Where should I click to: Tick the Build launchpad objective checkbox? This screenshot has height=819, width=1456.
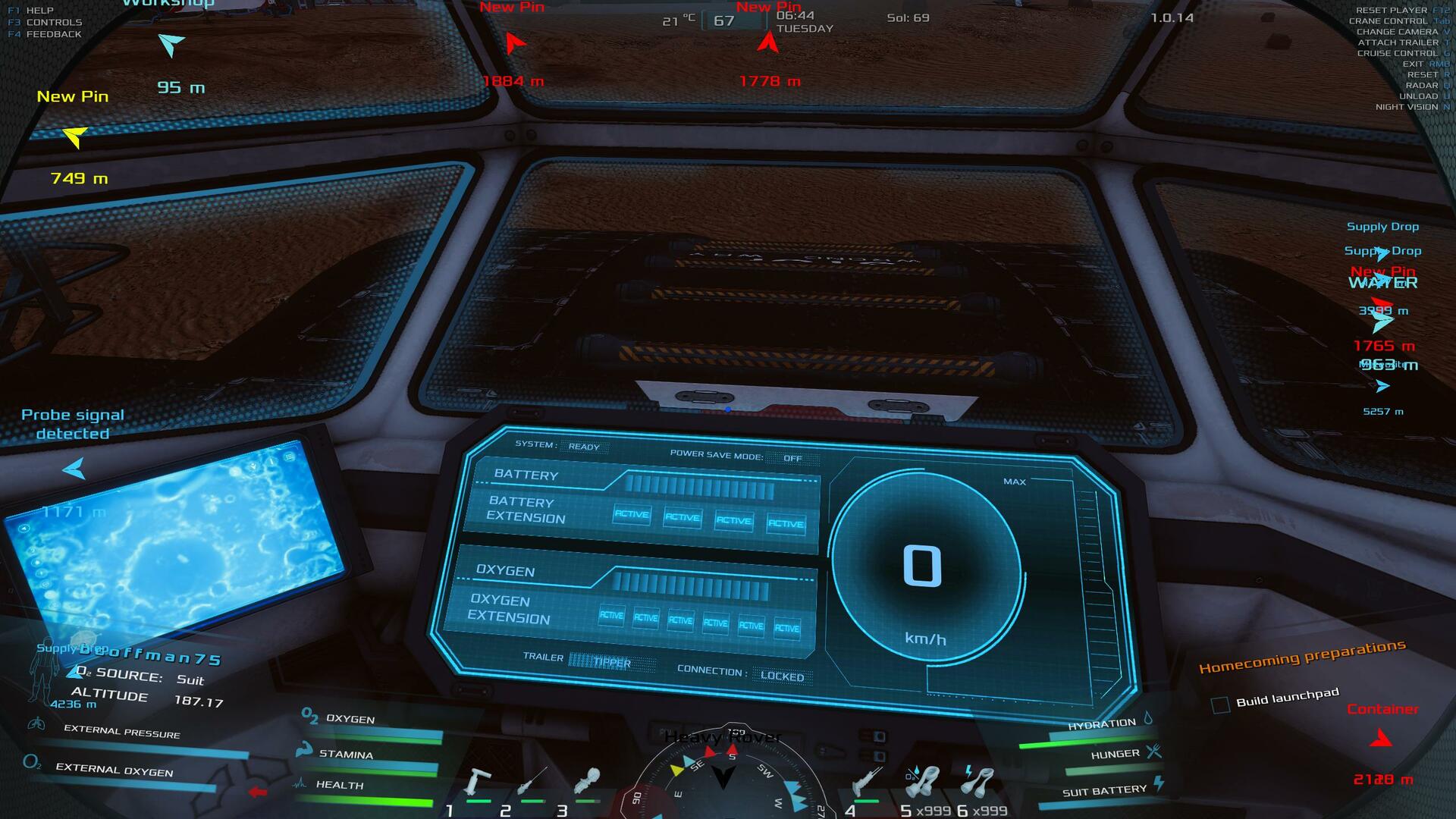point(1220,705)
